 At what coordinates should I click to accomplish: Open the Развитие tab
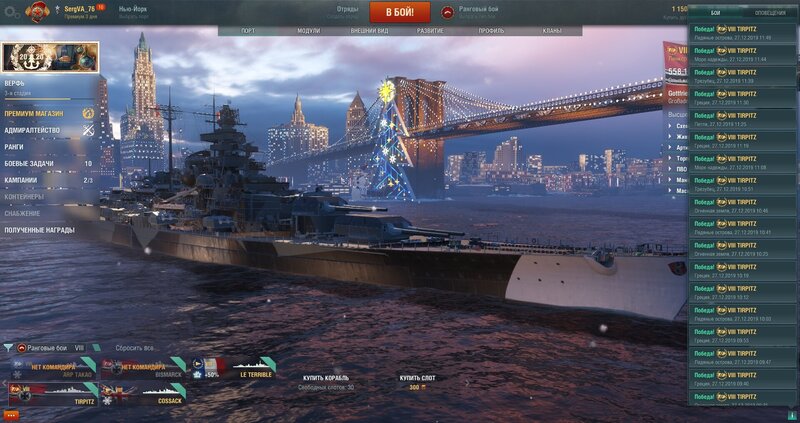[430, 31]
